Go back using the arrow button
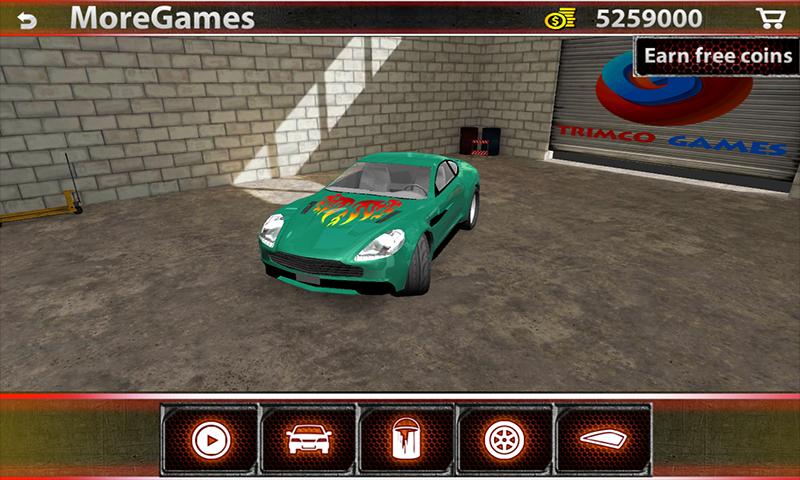Screen dimensions: 800x480 [26, 19]
